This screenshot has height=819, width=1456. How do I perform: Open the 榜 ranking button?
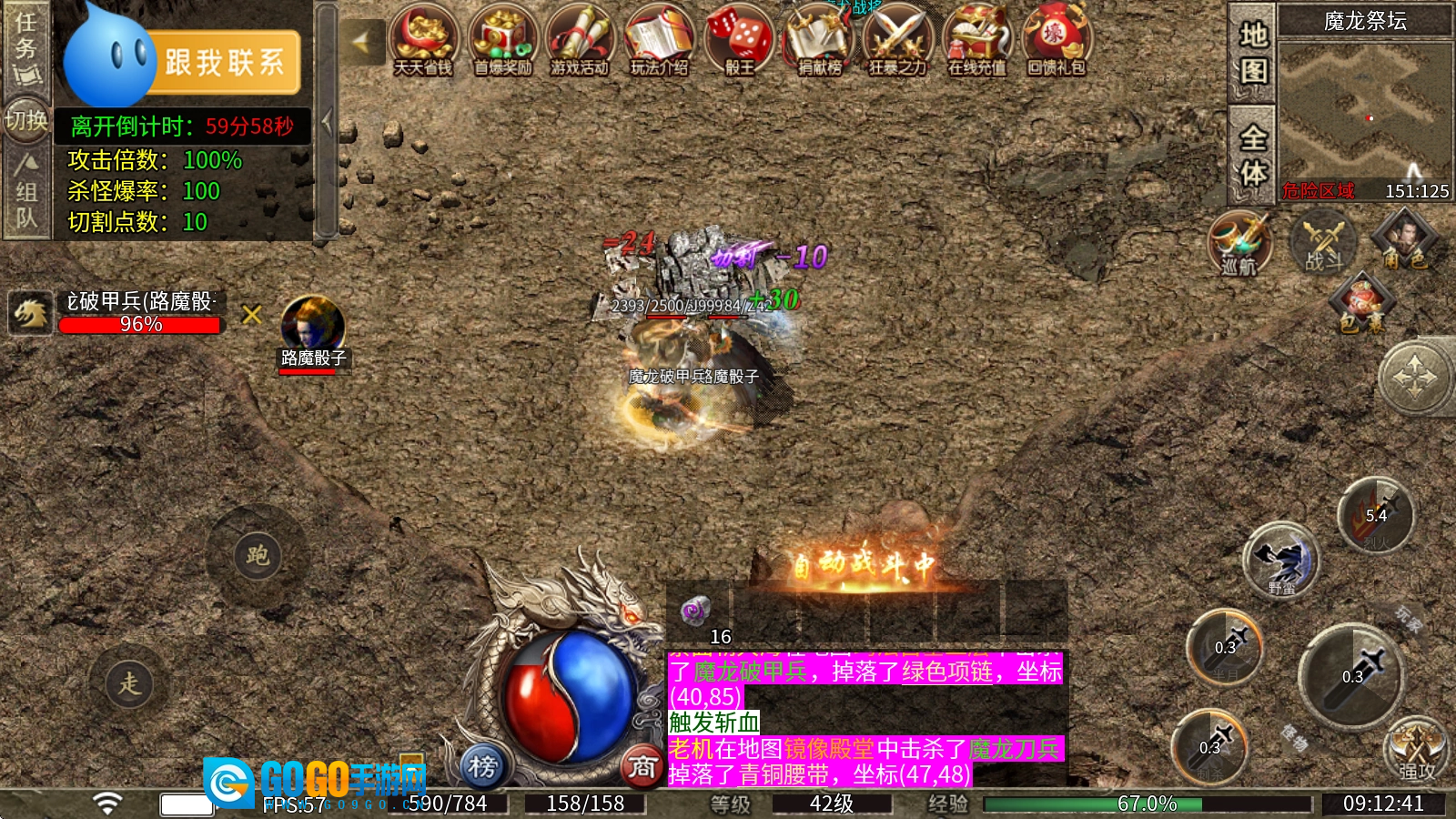pyautogui.click(x=482, y=767)
